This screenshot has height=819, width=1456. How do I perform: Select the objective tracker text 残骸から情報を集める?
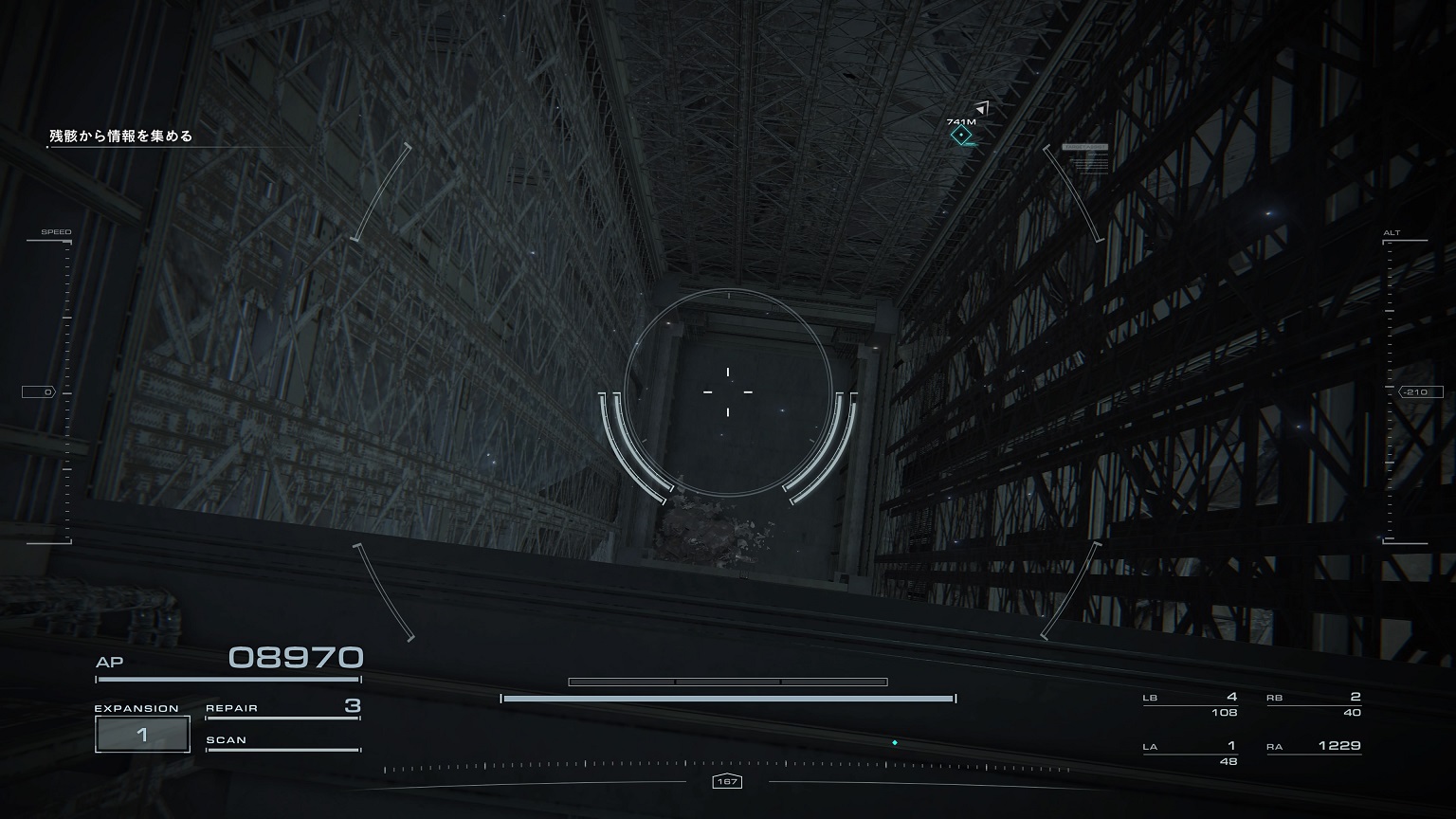point(121,136)
